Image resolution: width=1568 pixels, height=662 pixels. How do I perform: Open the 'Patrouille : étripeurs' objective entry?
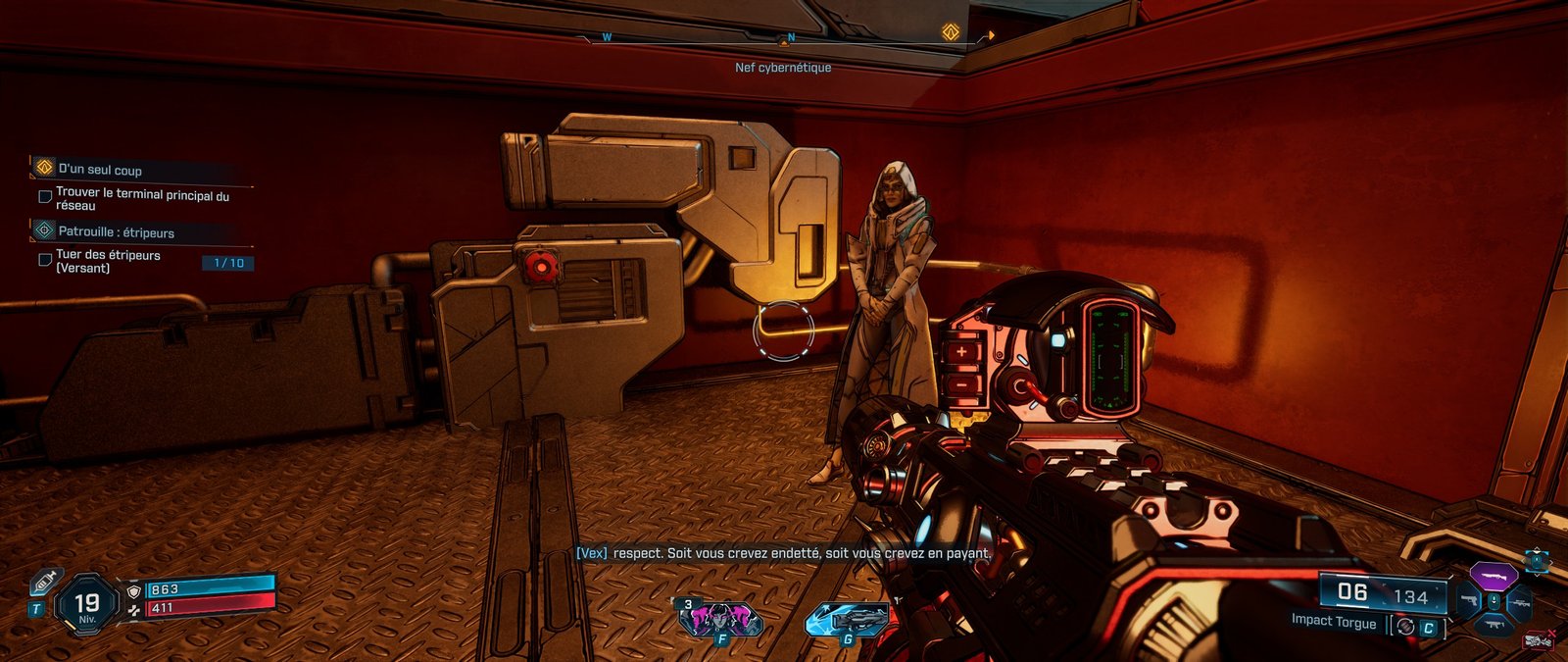pyautogui.click(x=116, y=231)
